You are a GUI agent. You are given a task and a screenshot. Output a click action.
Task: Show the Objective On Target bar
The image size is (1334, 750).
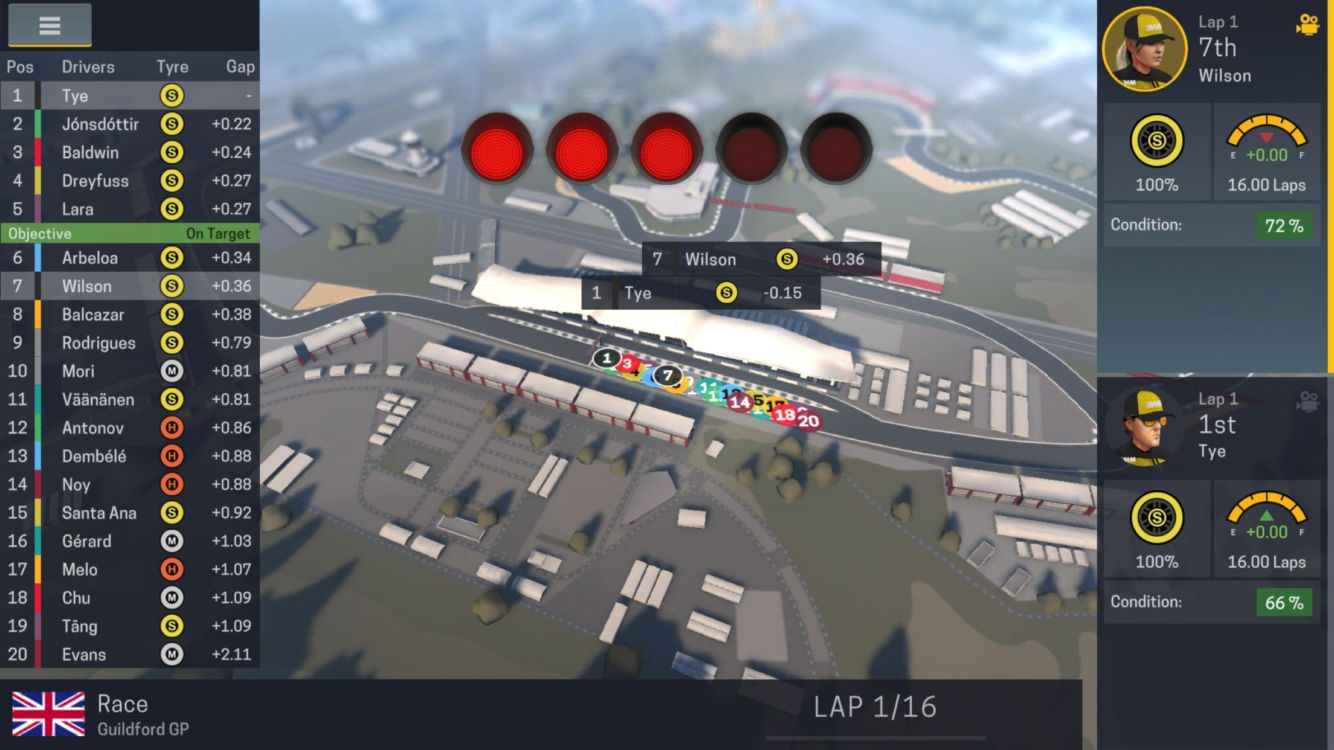coord(129,233)
